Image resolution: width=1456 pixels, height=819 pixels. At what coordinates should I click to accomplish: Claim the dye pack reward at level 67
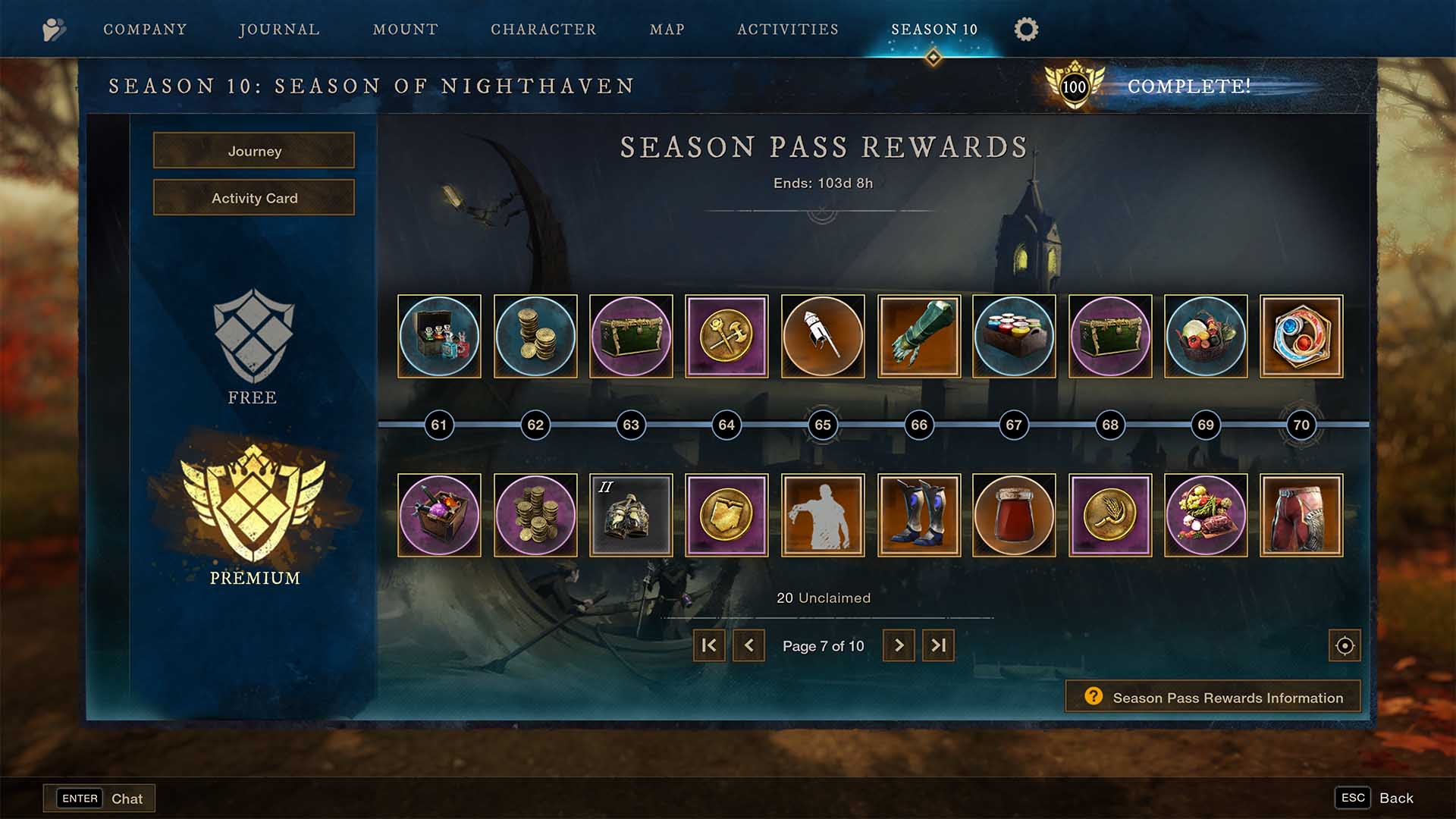(x=1014, y=336)
